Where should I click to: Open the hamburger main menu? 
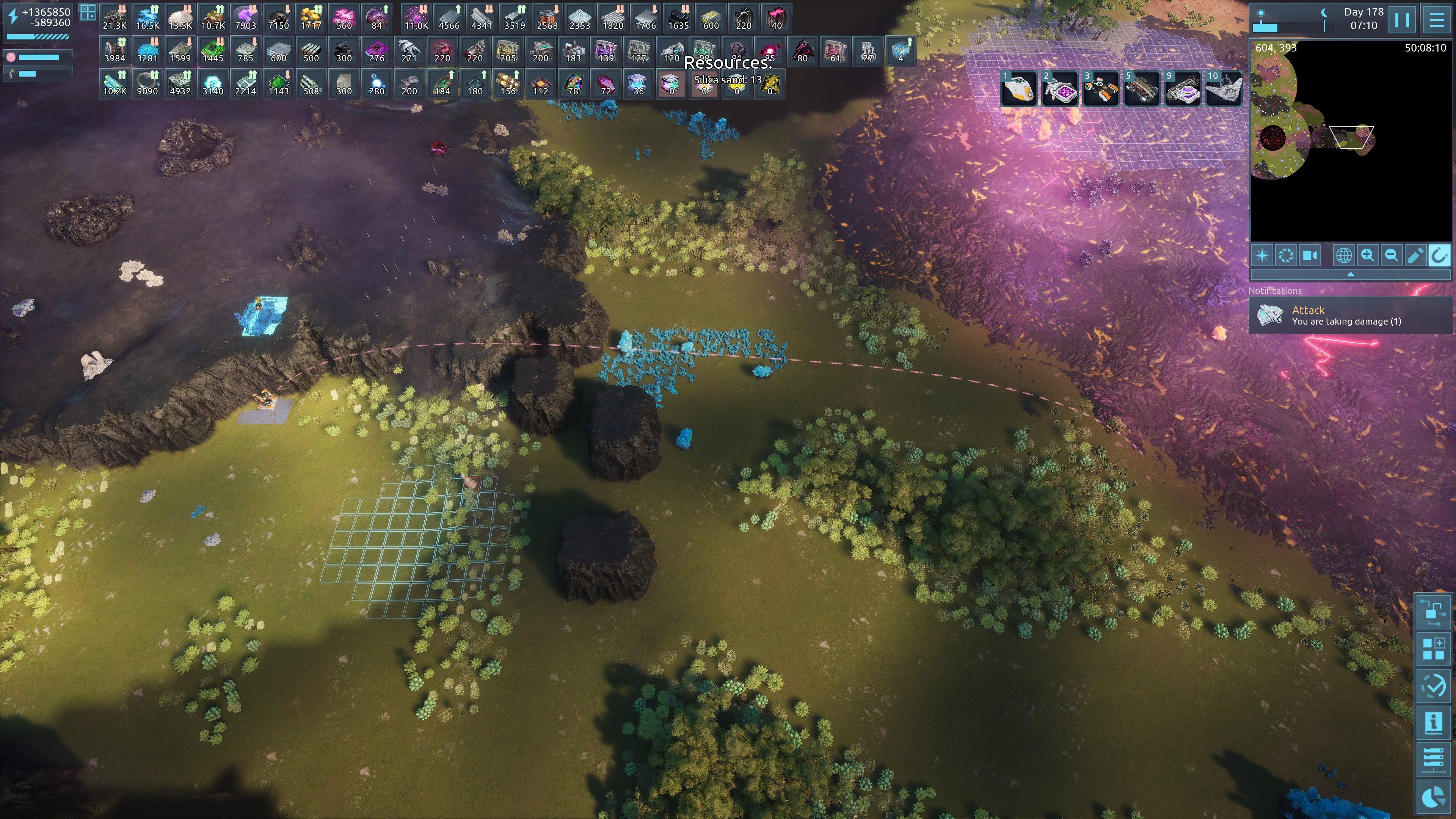(x=1436, y=20)
